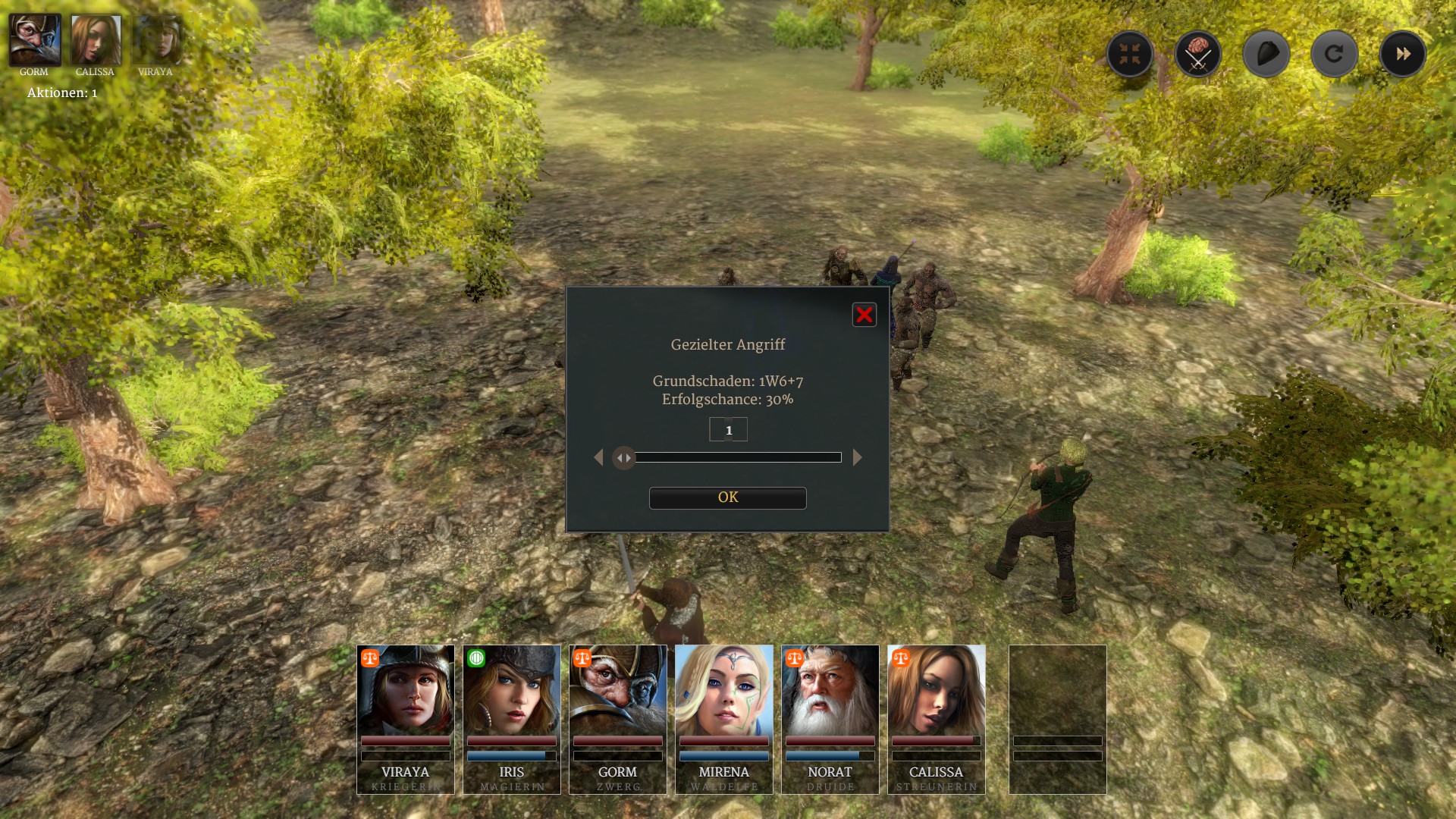The width and height of the screenshot is (1456, 819).
Task: Select Iris the Magierin portrait
Action: coord(512,718)
